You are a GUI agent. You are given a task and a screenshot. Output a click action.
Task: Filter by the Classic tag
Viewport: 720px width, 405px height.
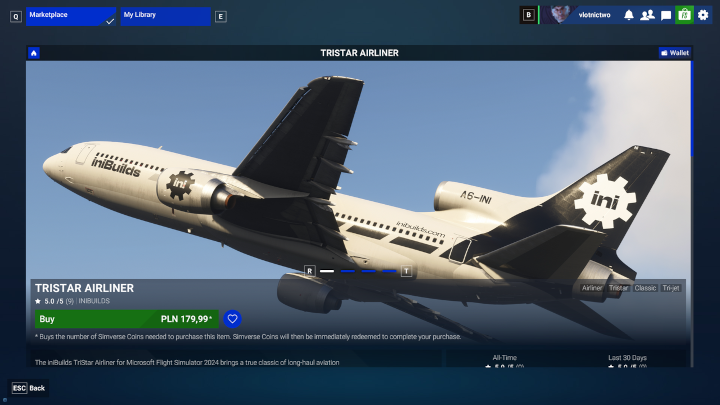pos(645,288)
